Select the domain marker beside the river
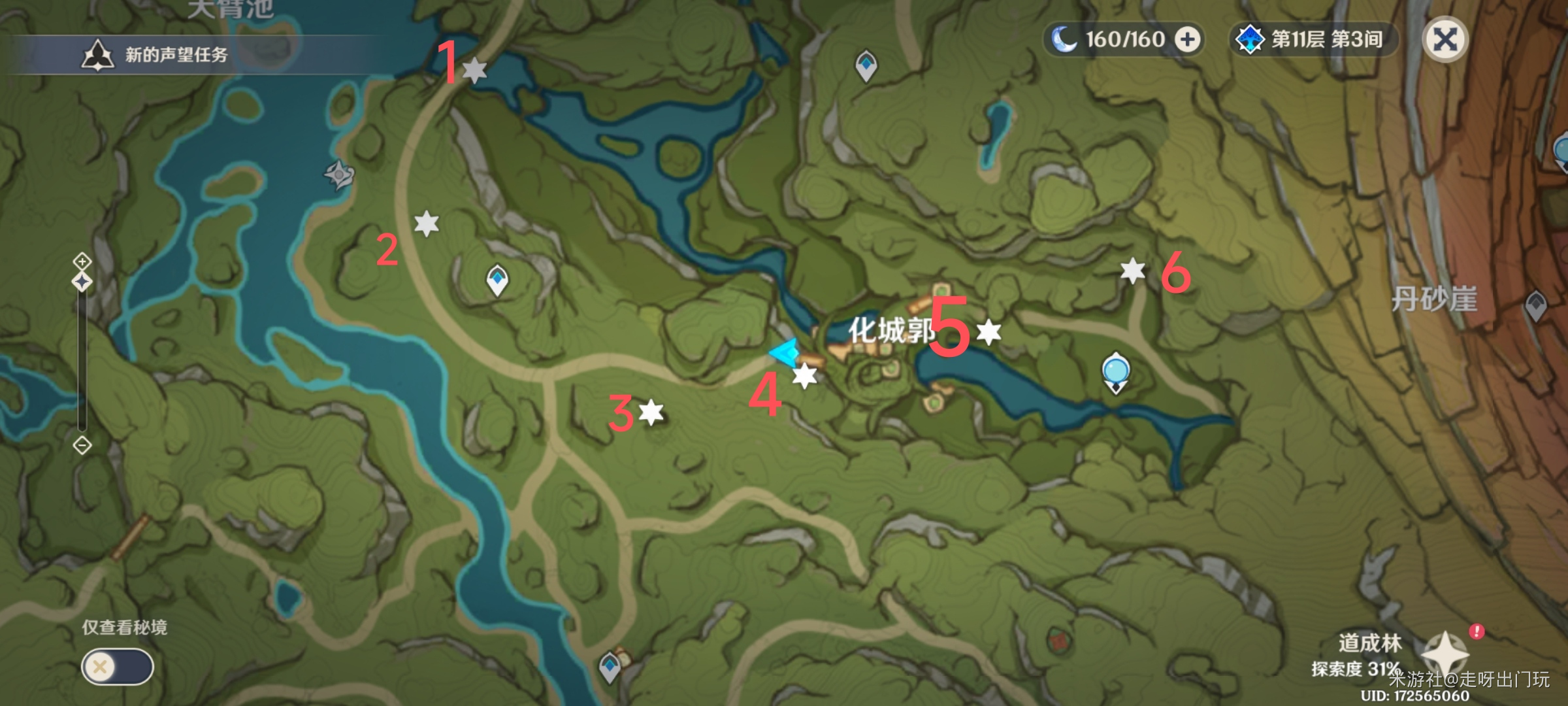The width and height of the screenshot is (1568, 706). tap(339, 175)
